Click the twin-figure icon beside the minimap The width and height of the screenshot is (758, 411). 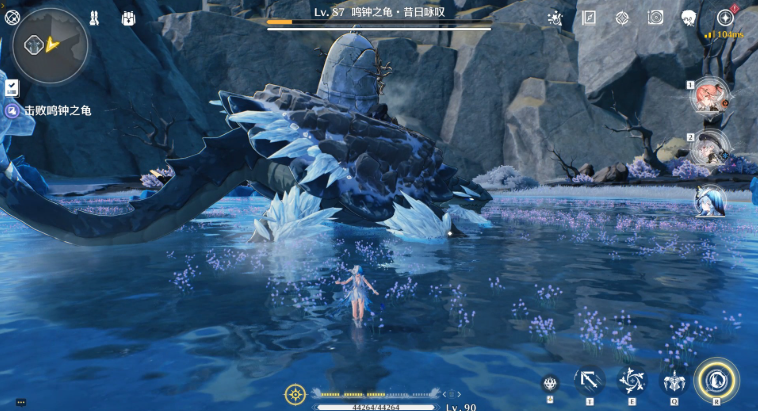[94, 18]
